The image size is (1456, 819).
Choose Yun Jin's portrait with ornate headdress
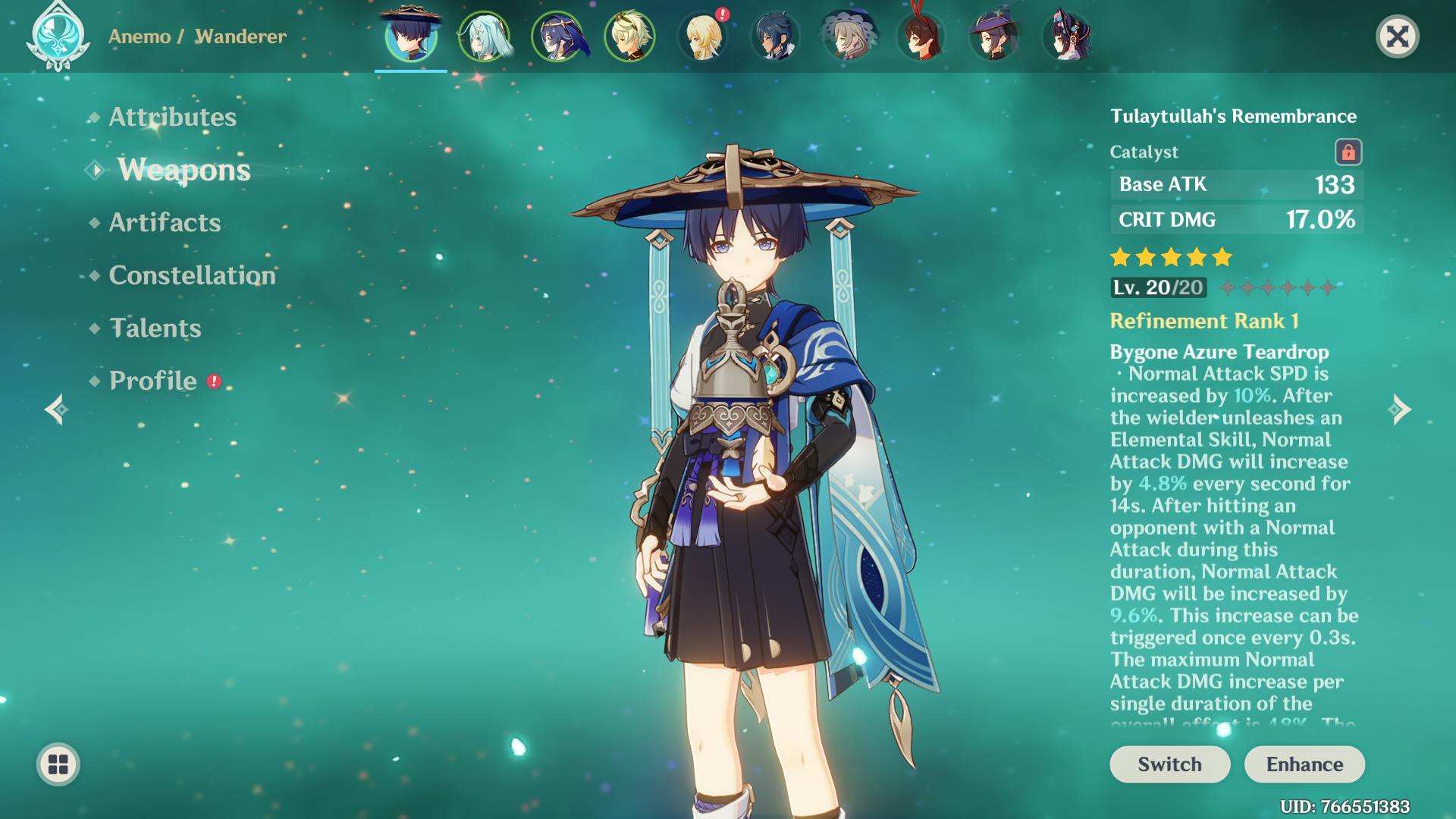1066,36
